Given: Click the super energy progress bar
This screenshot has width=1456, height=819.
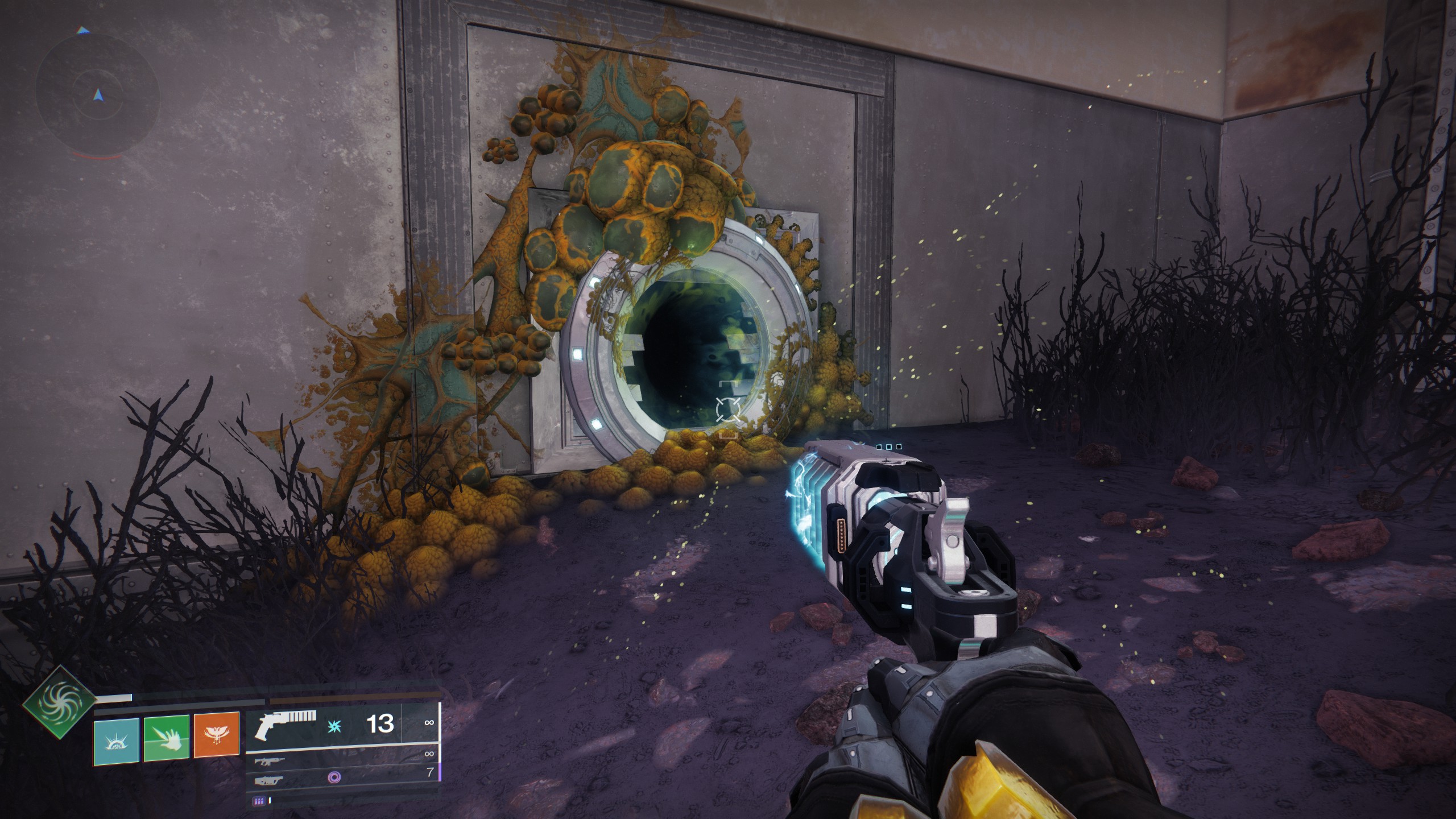Looking at the screenshot, I should click(114, 699).
